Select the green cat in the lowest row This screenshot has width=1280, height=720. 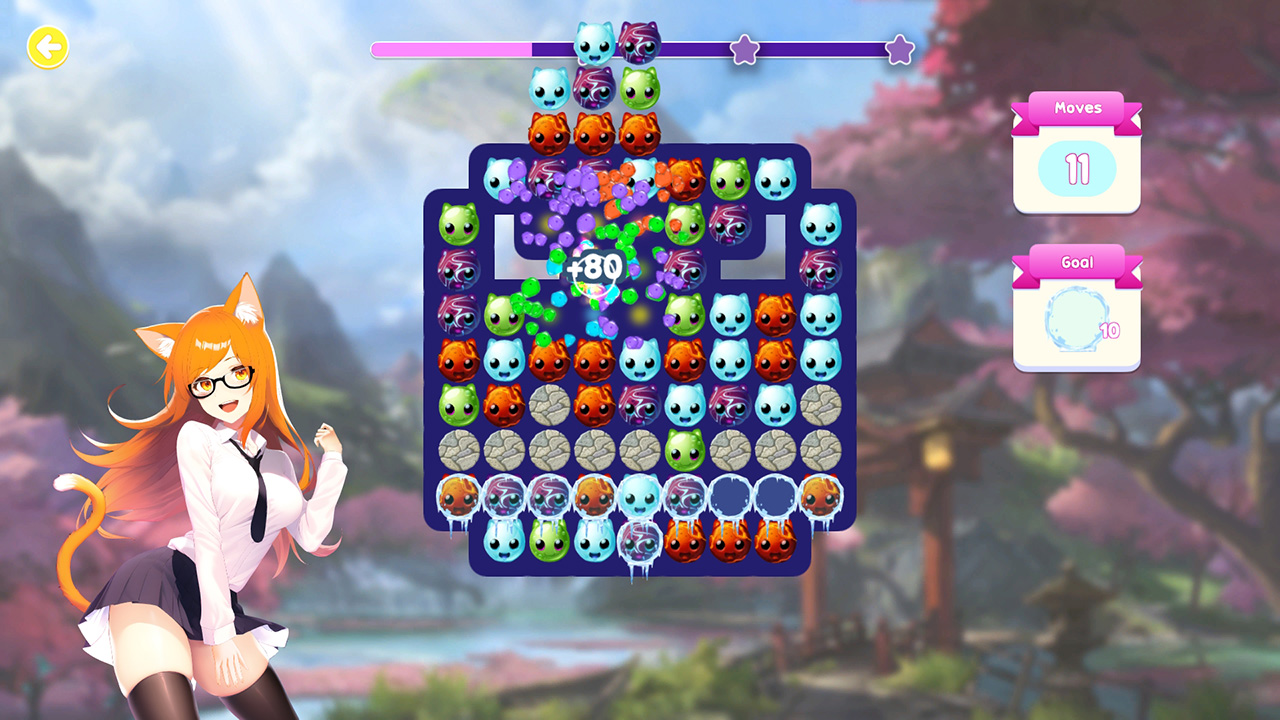tap(547, 541)
